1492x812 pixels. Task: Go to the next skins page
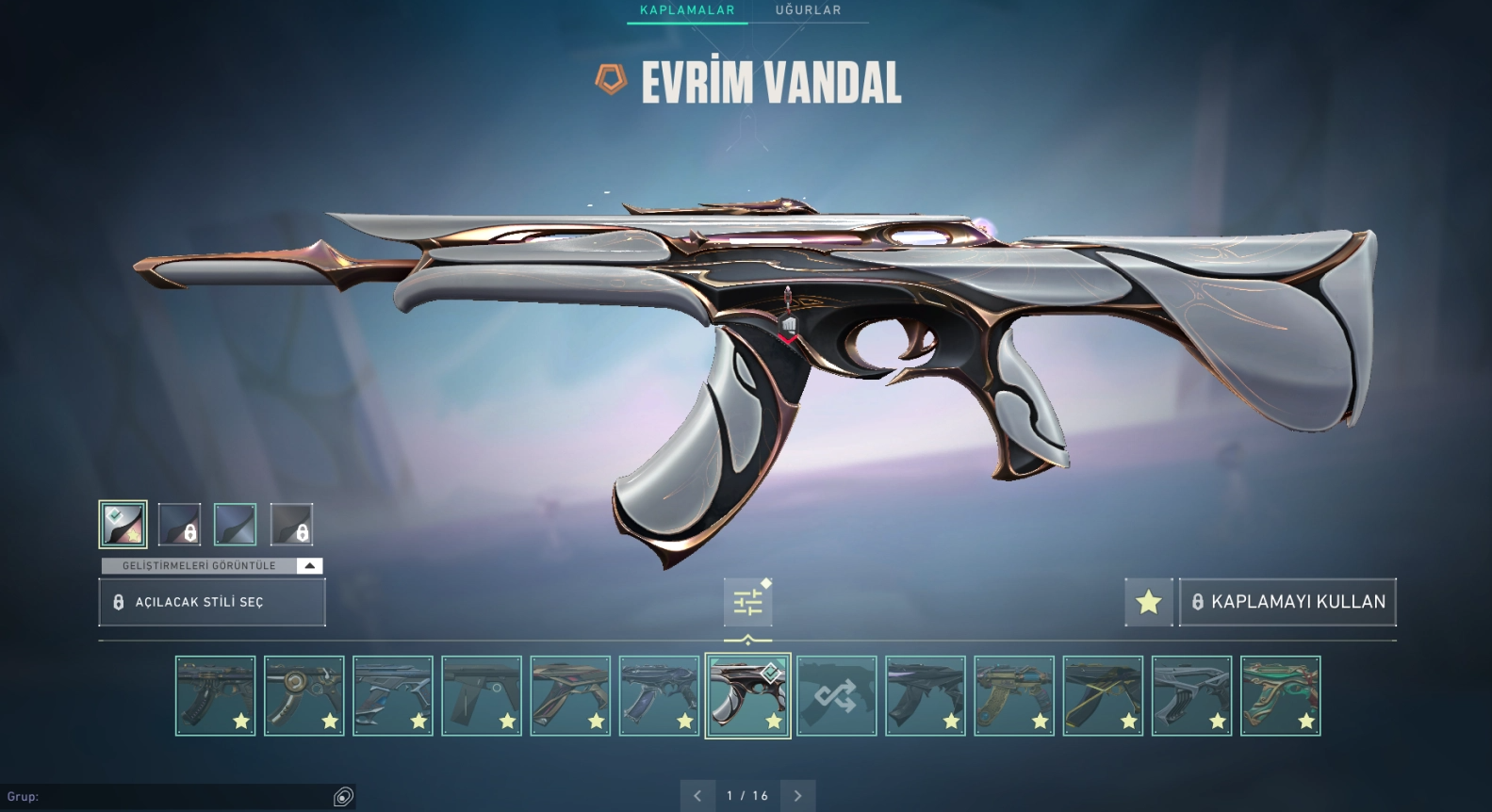pyautogui.click(x=797, y=796)
